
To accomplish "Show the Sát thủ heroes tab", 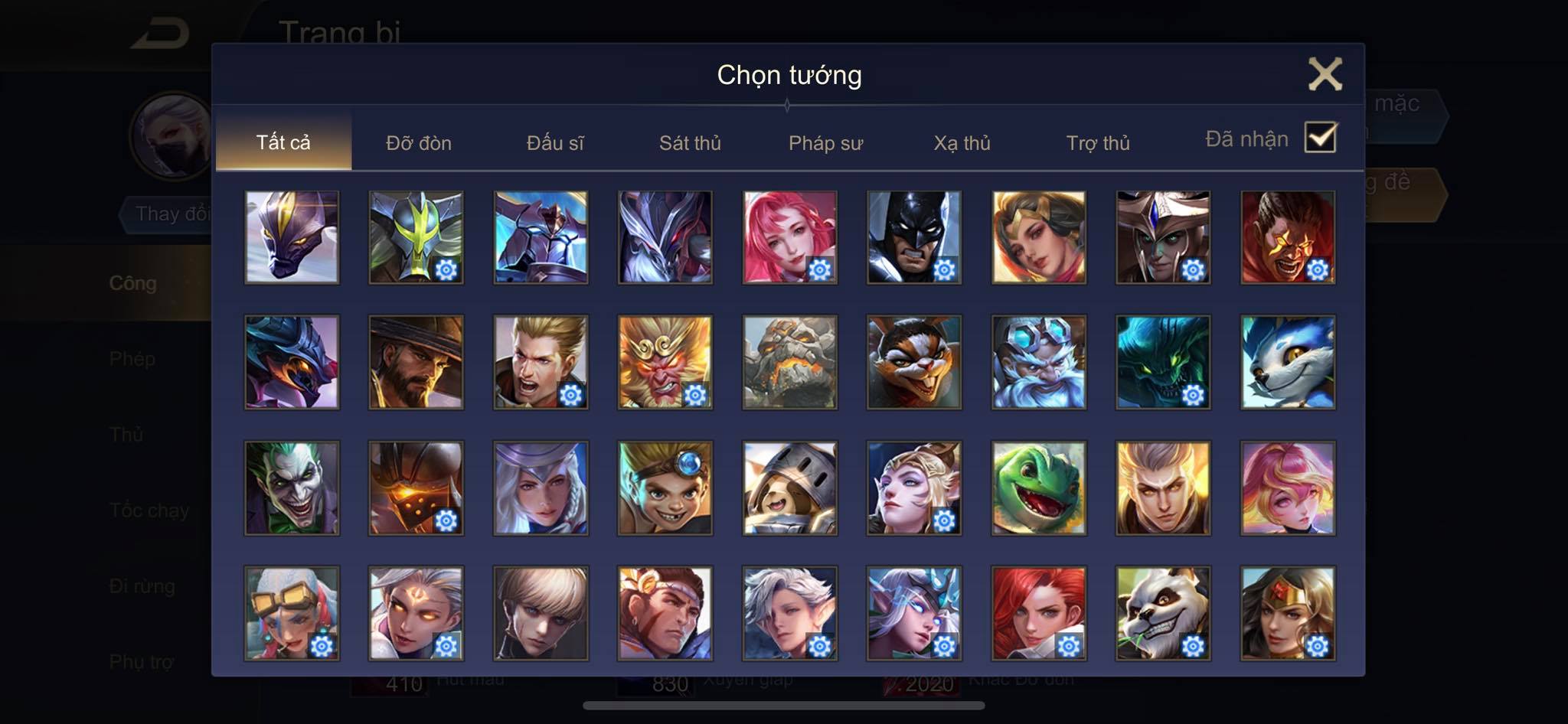I will tap(690, 143).
